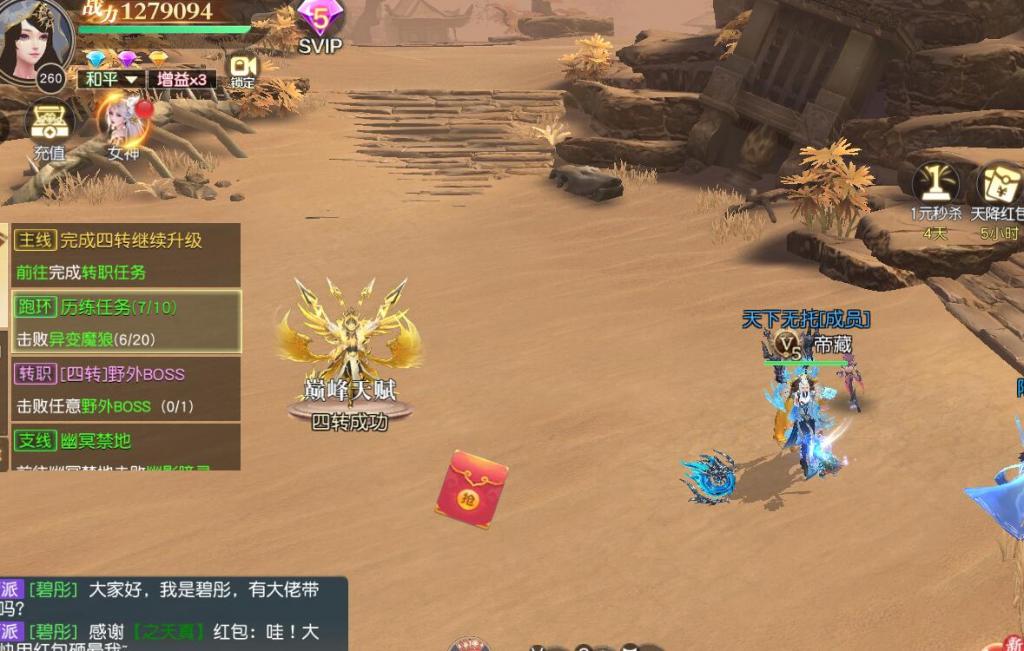
Task: Select the 支线 幽冥禁地 quest entry
Action: pos(125,445)
